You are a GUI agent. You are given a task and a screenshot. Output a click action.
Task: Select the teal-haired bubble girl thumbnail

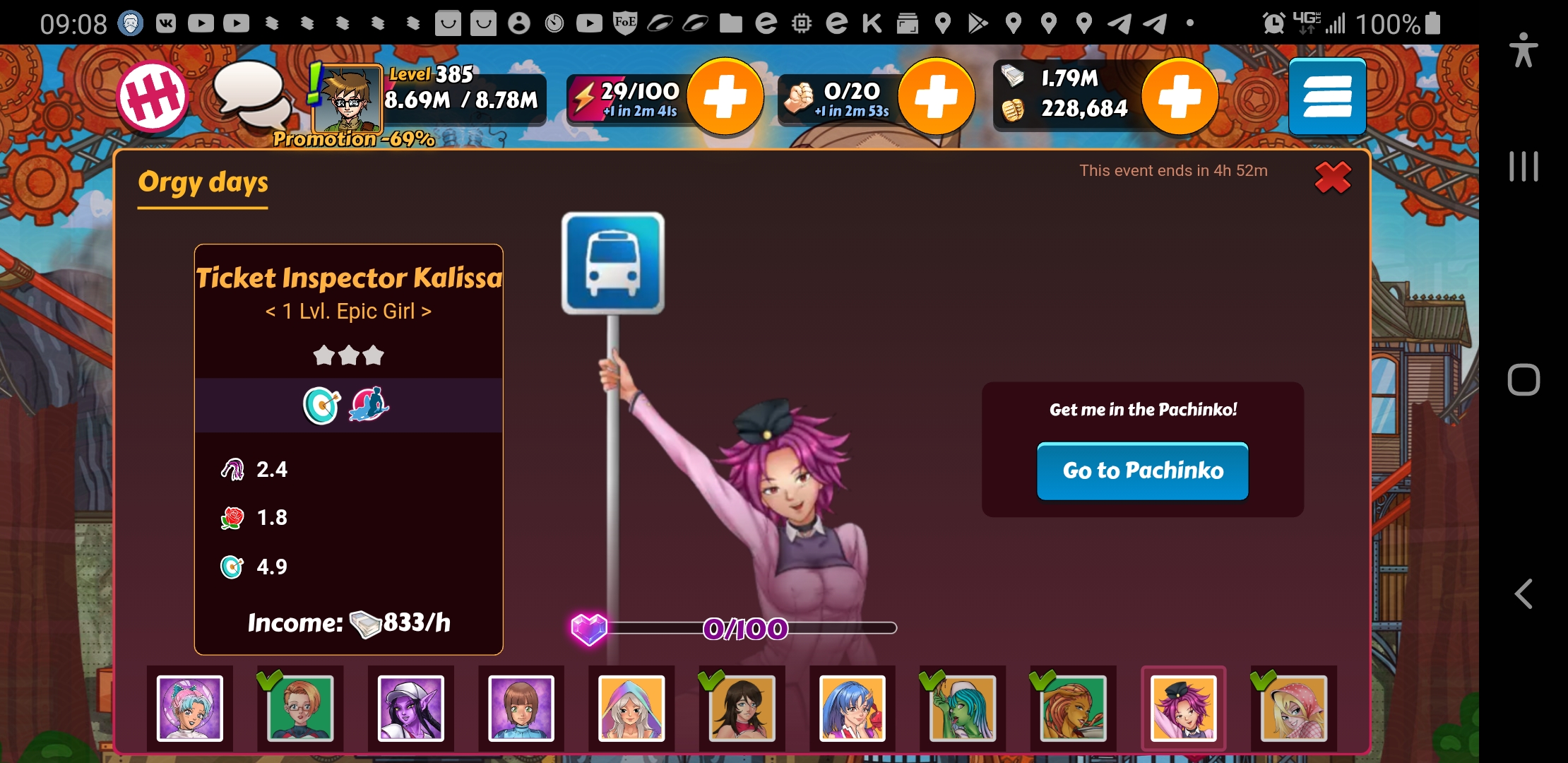[189, 708]
